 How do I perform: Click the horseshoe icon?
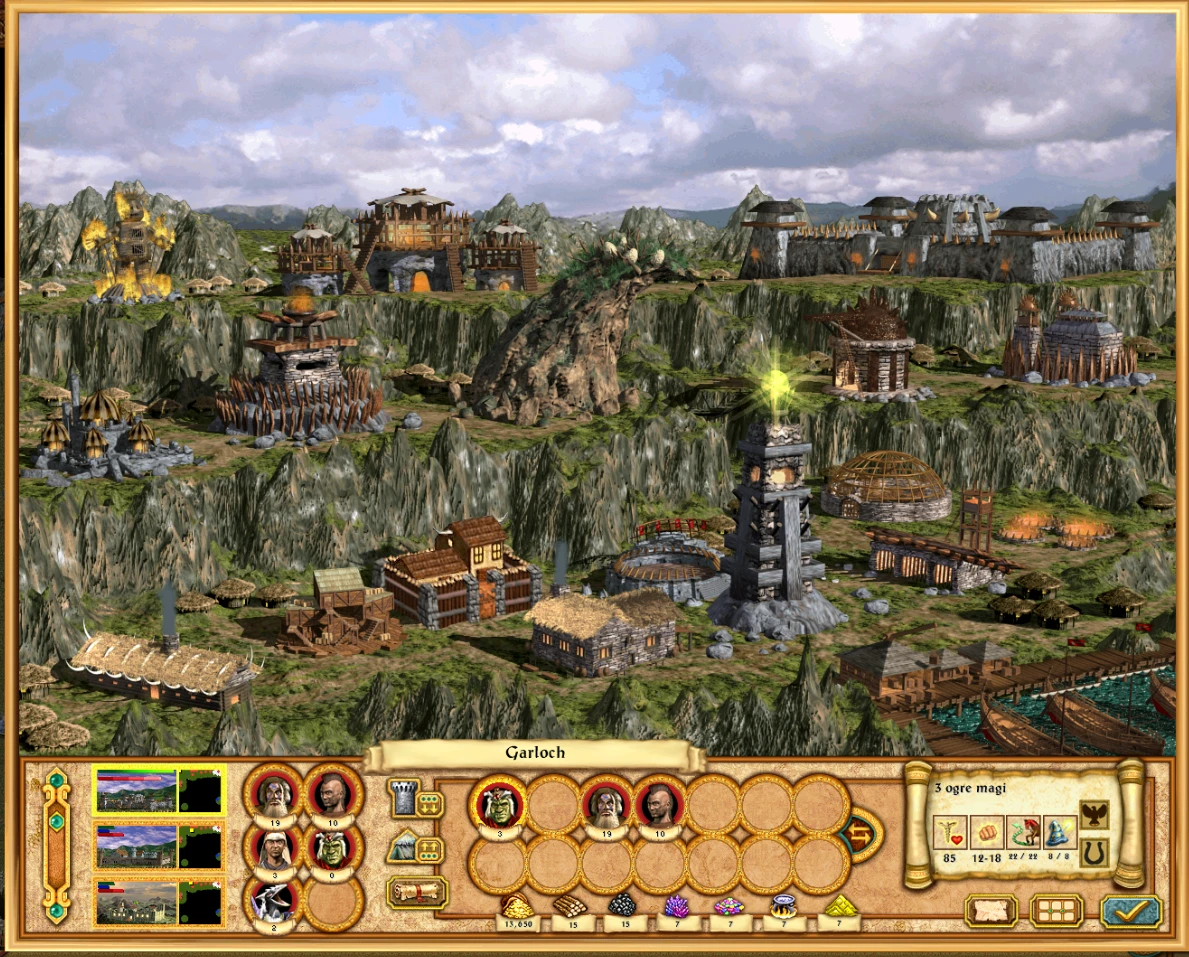tap(1094, 852)
